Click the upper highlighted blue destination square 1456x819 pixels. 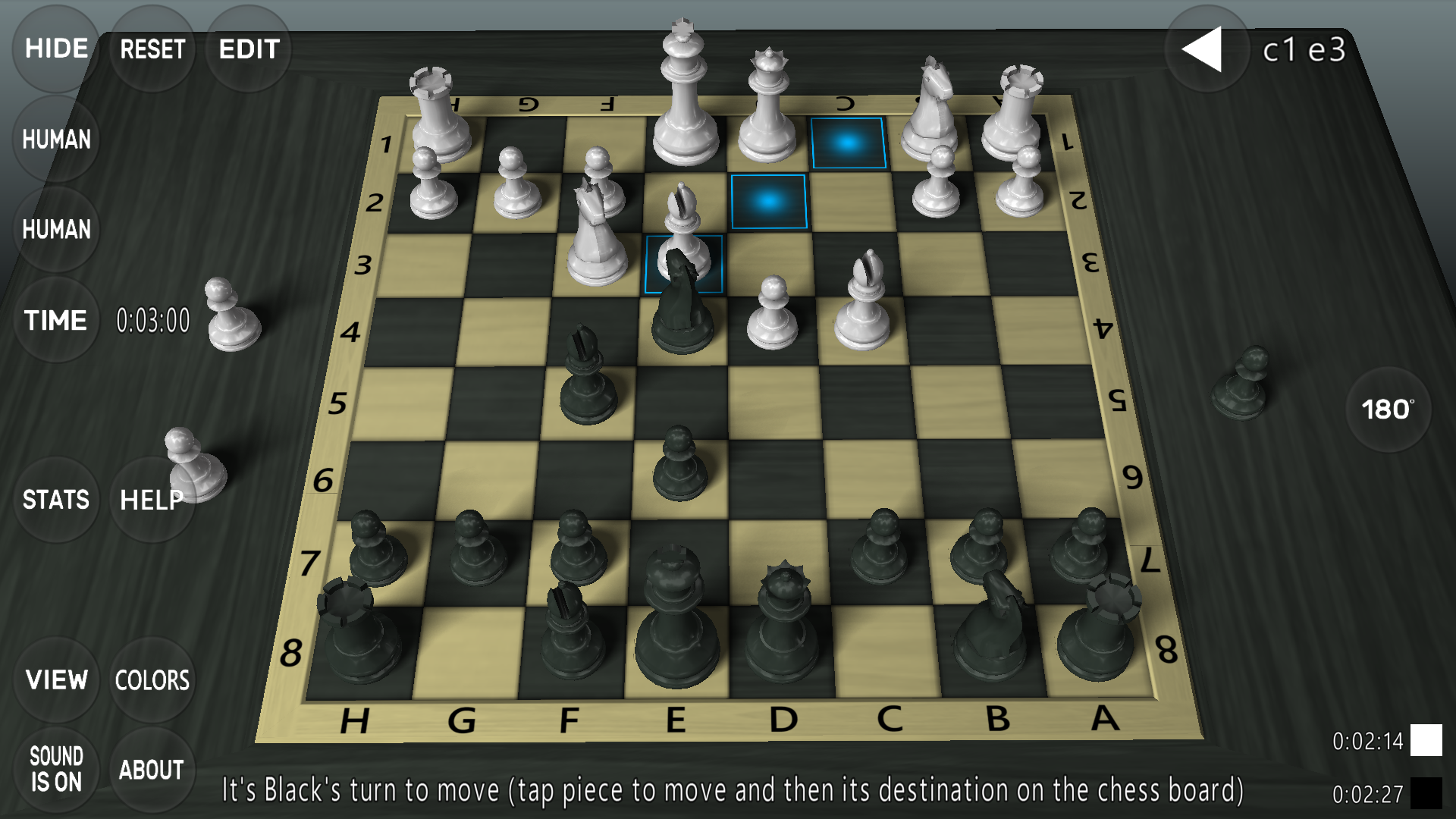849,143
